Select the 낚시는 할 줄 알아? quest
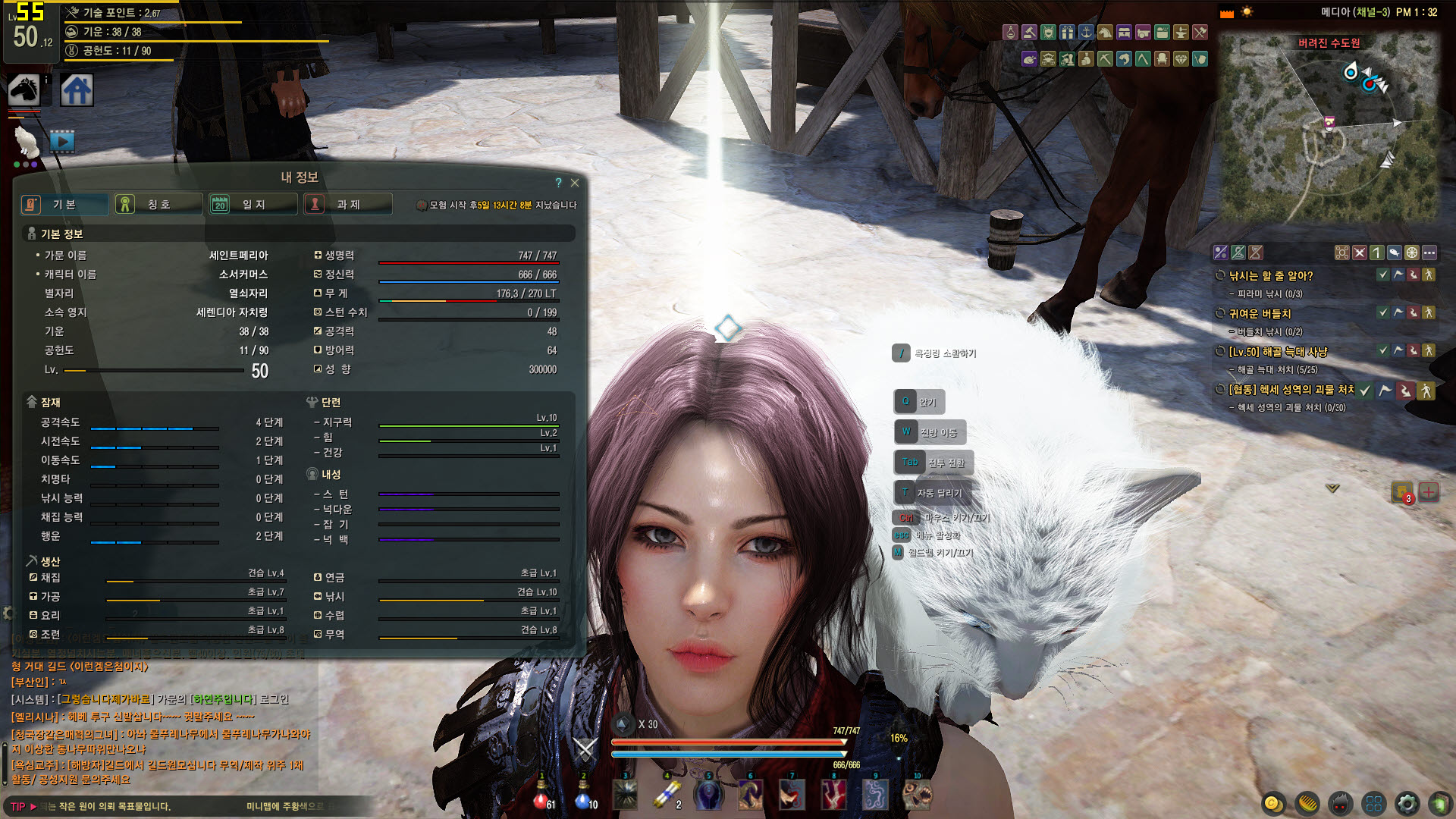1456x819 pixels. [x=1270, y=276]
